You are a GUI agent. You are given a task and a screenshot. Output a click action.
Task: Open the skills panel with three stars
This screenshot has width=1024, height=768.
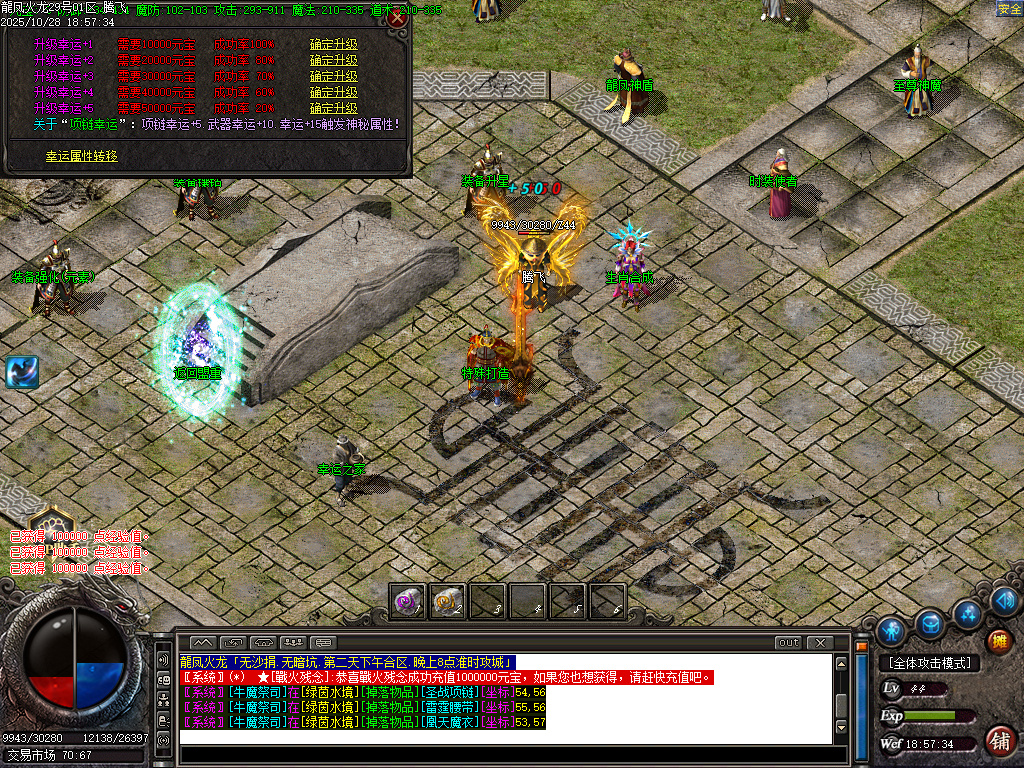[967, 612]
